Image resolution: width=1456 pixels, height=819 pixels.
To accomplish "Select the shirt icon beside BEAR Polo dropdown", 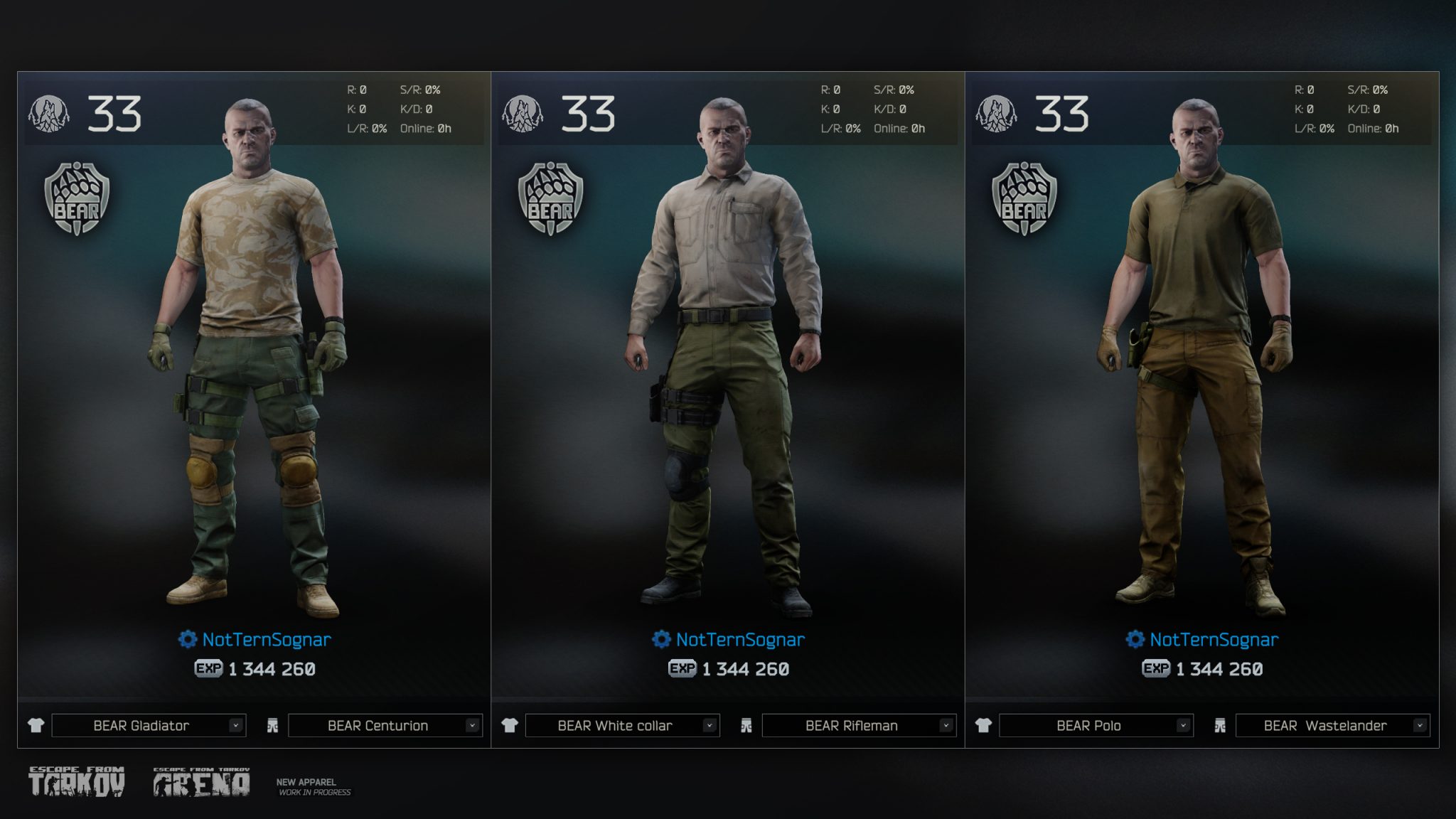I will pos(982,725).
